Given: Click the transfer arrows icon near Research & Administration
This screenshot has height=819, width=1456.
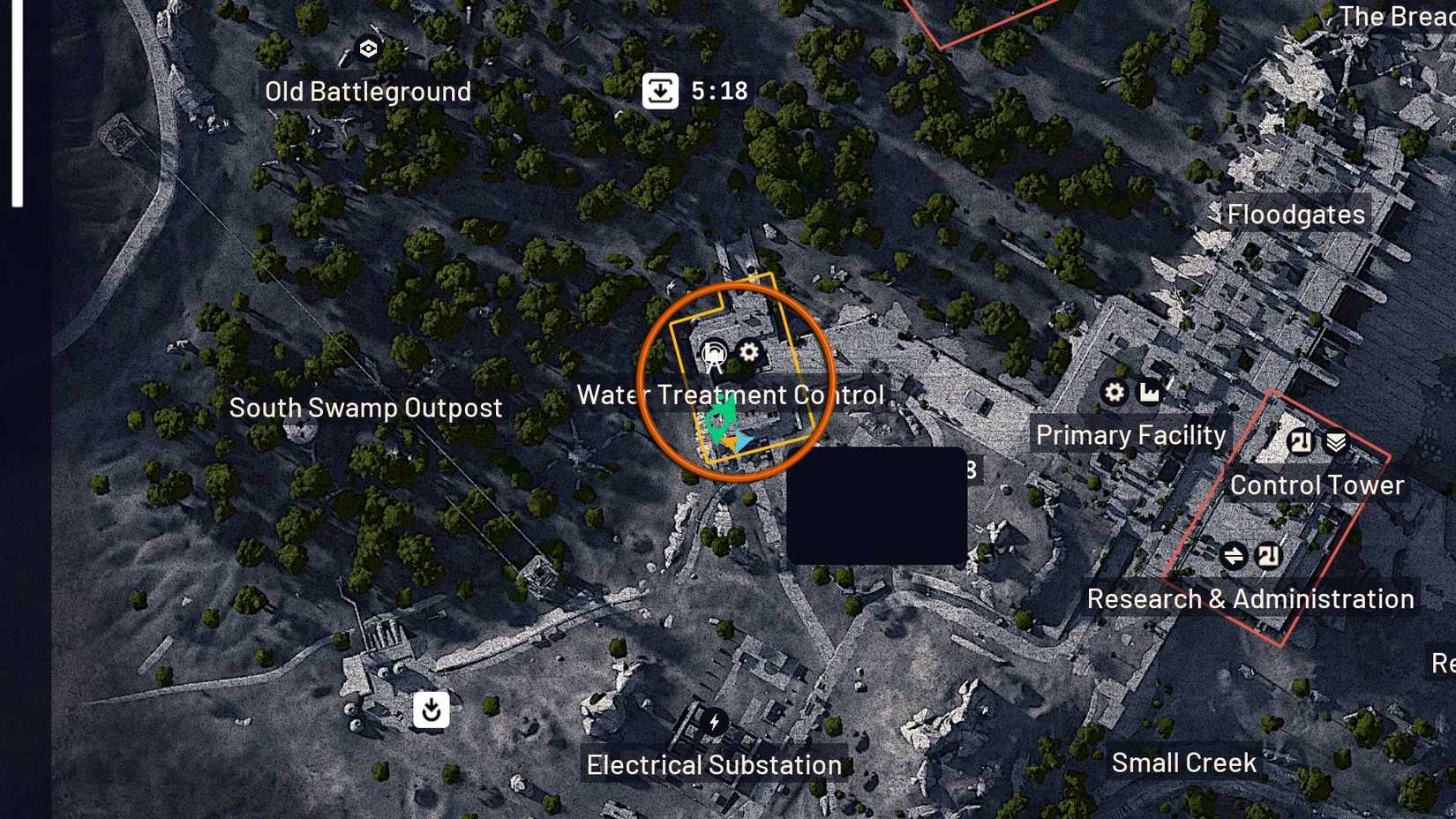Looking at the screenshot, I should [1234, 556].
